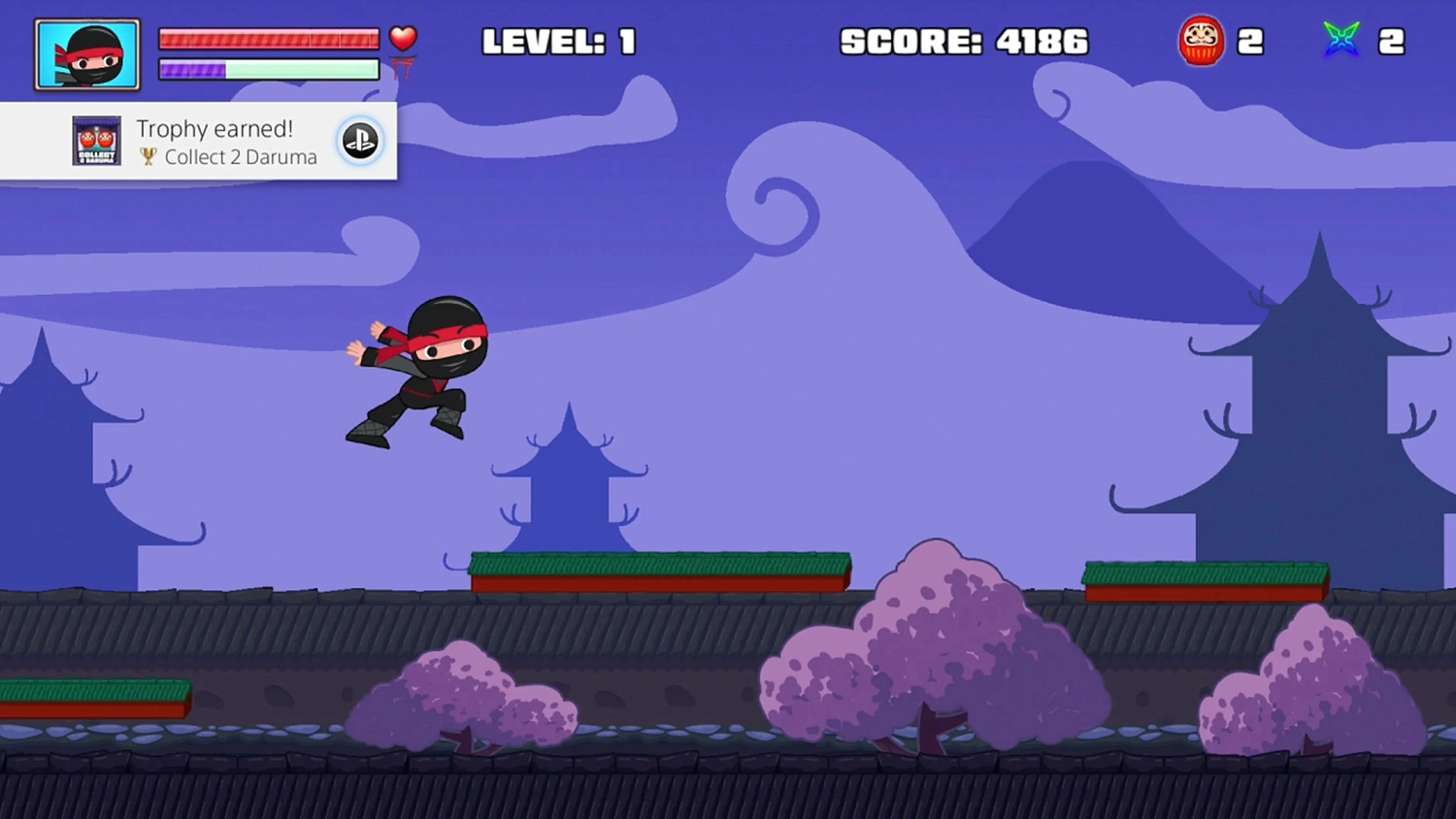The image size is (1456, 819).
Task: Click the SCORE: 4186 text
Action: 965,42
